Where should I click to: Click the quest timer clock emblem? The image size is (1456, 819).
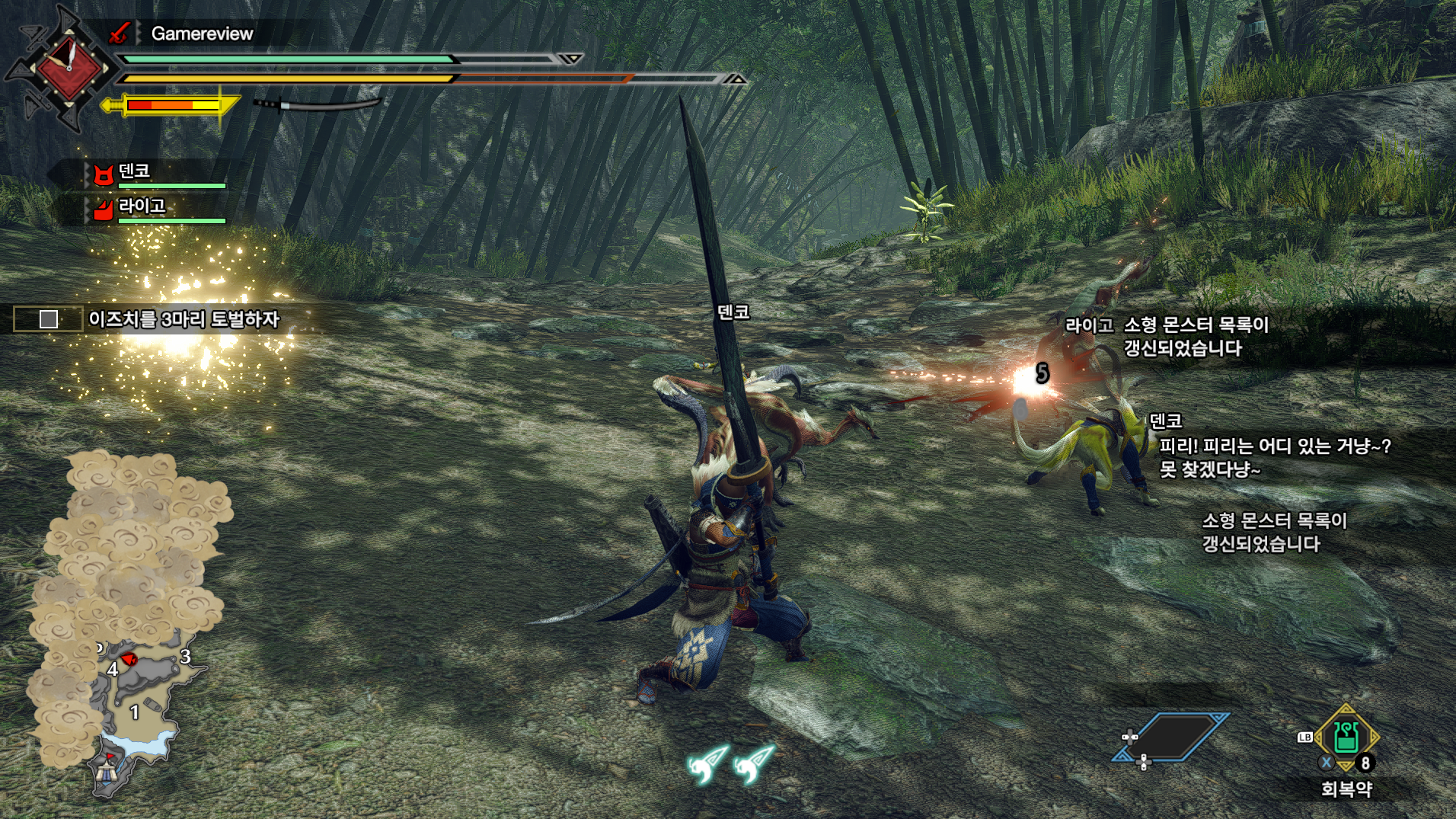coord(69,67)
